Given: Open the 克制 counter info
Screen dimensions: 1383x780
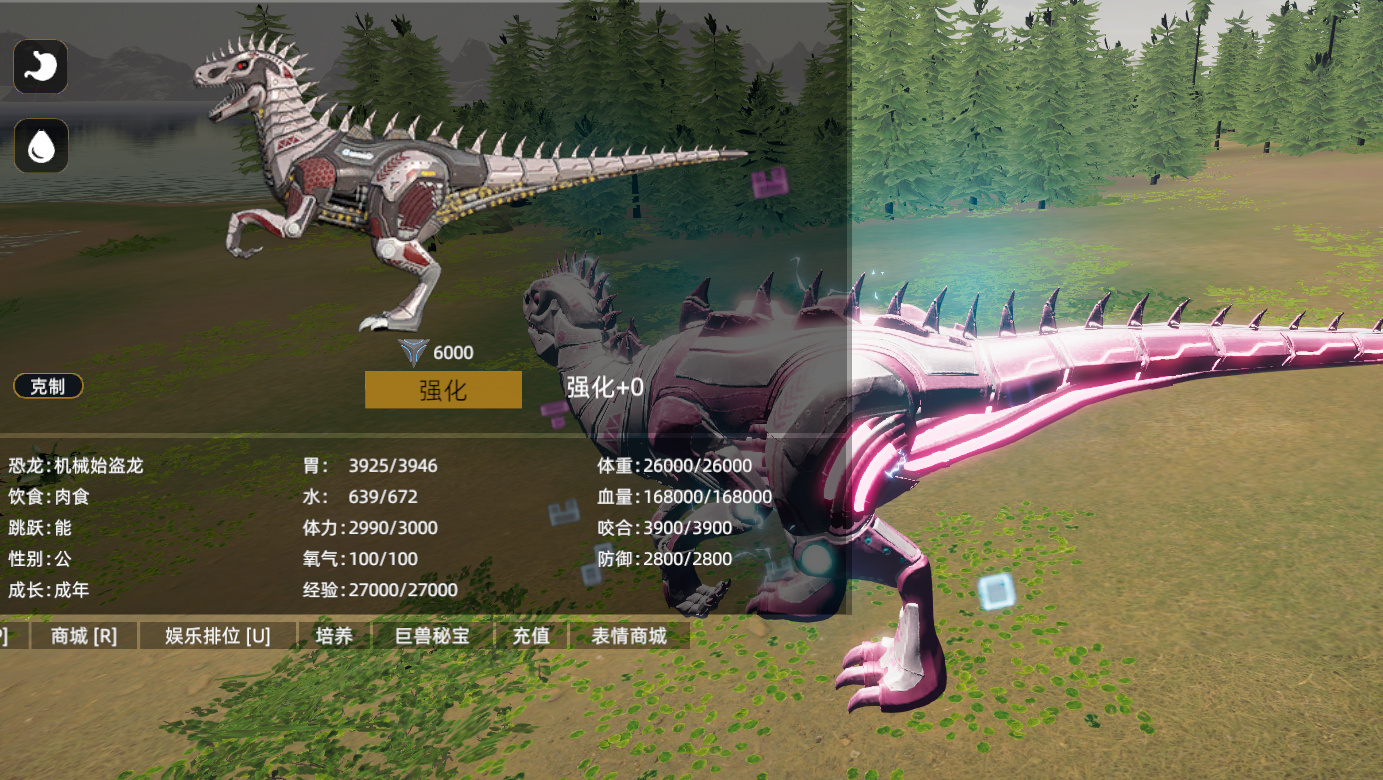Looking at the screenshot, I should click(48, 386).
